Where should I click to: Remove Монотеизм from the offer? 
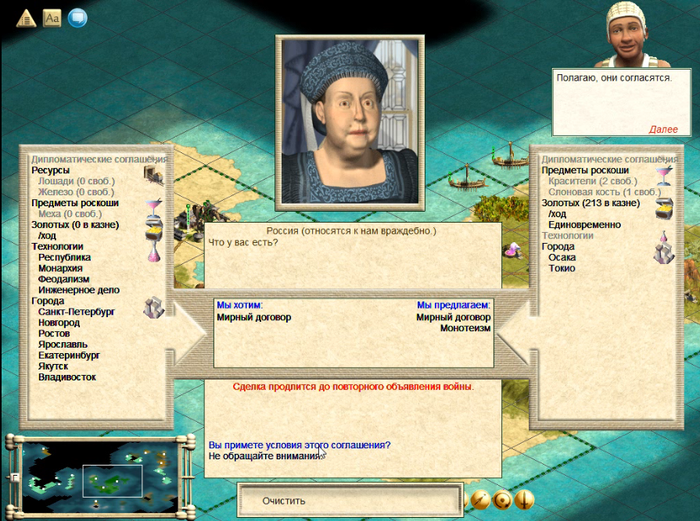(466, 328)
